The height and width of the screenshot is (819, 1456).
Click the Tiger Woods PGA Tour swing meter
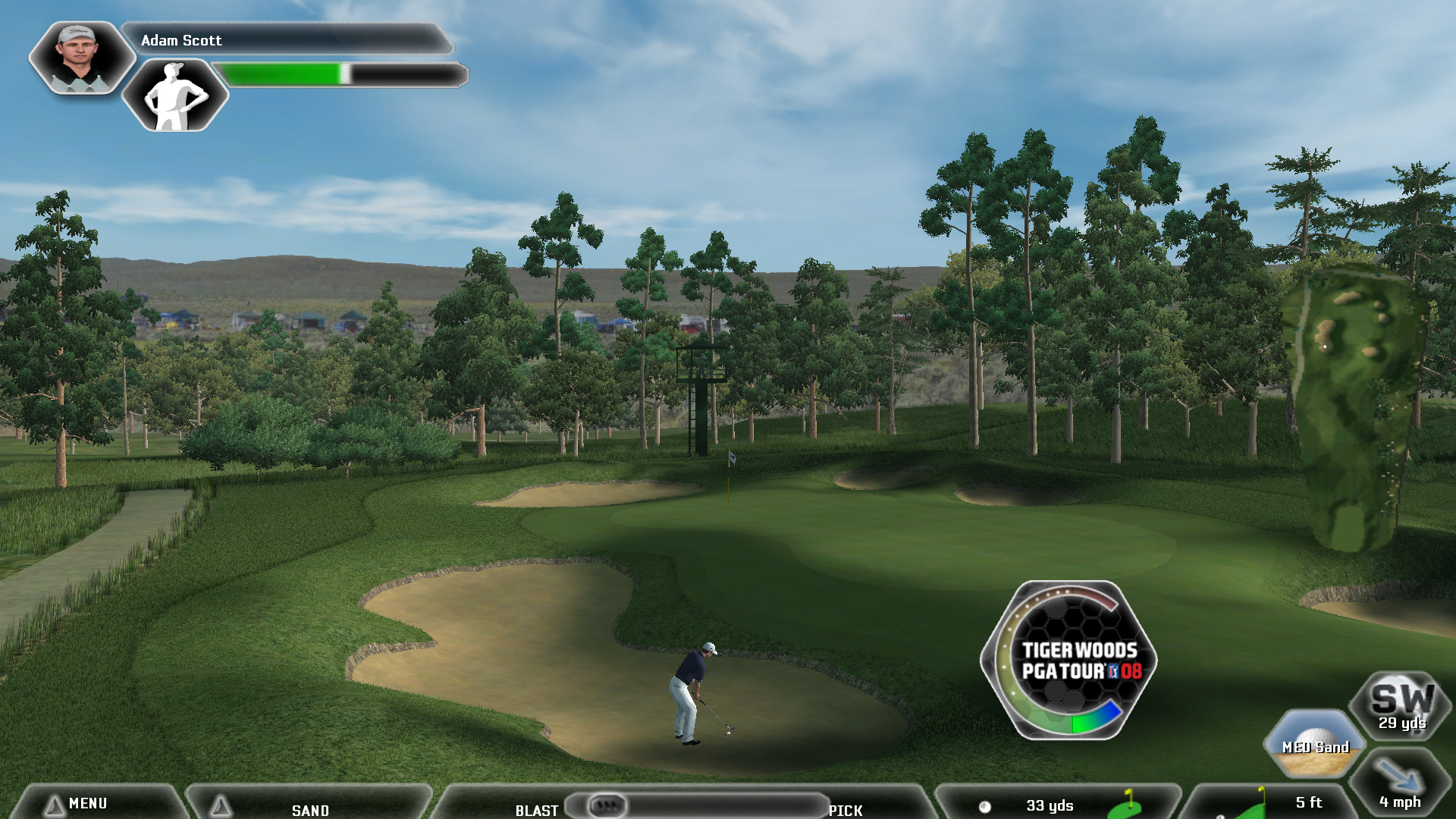pos(1070,660)
